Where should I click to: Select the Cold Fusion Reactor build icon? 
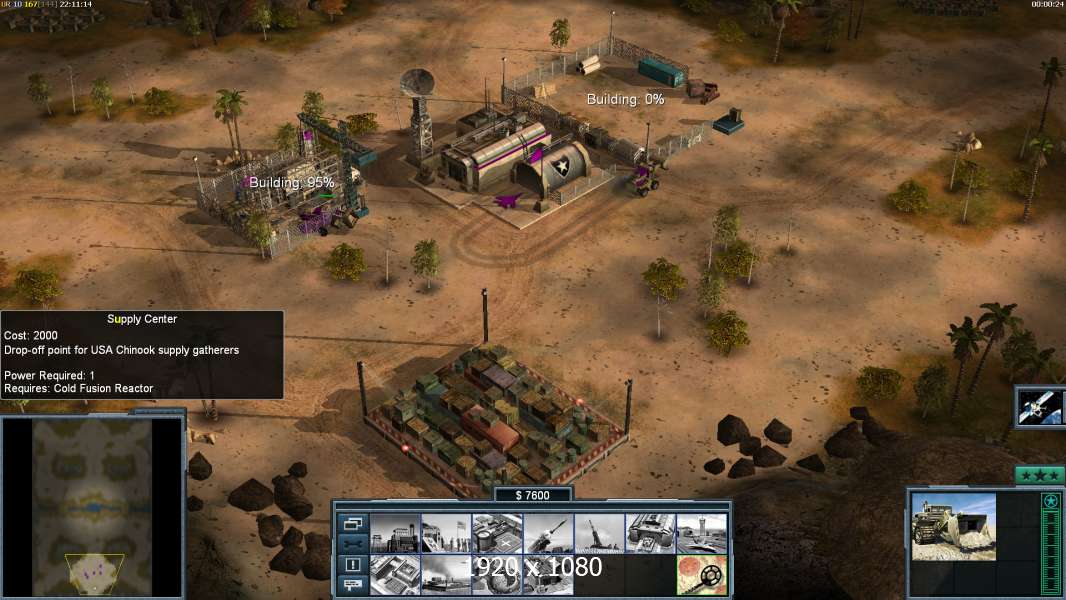point(395,533)
